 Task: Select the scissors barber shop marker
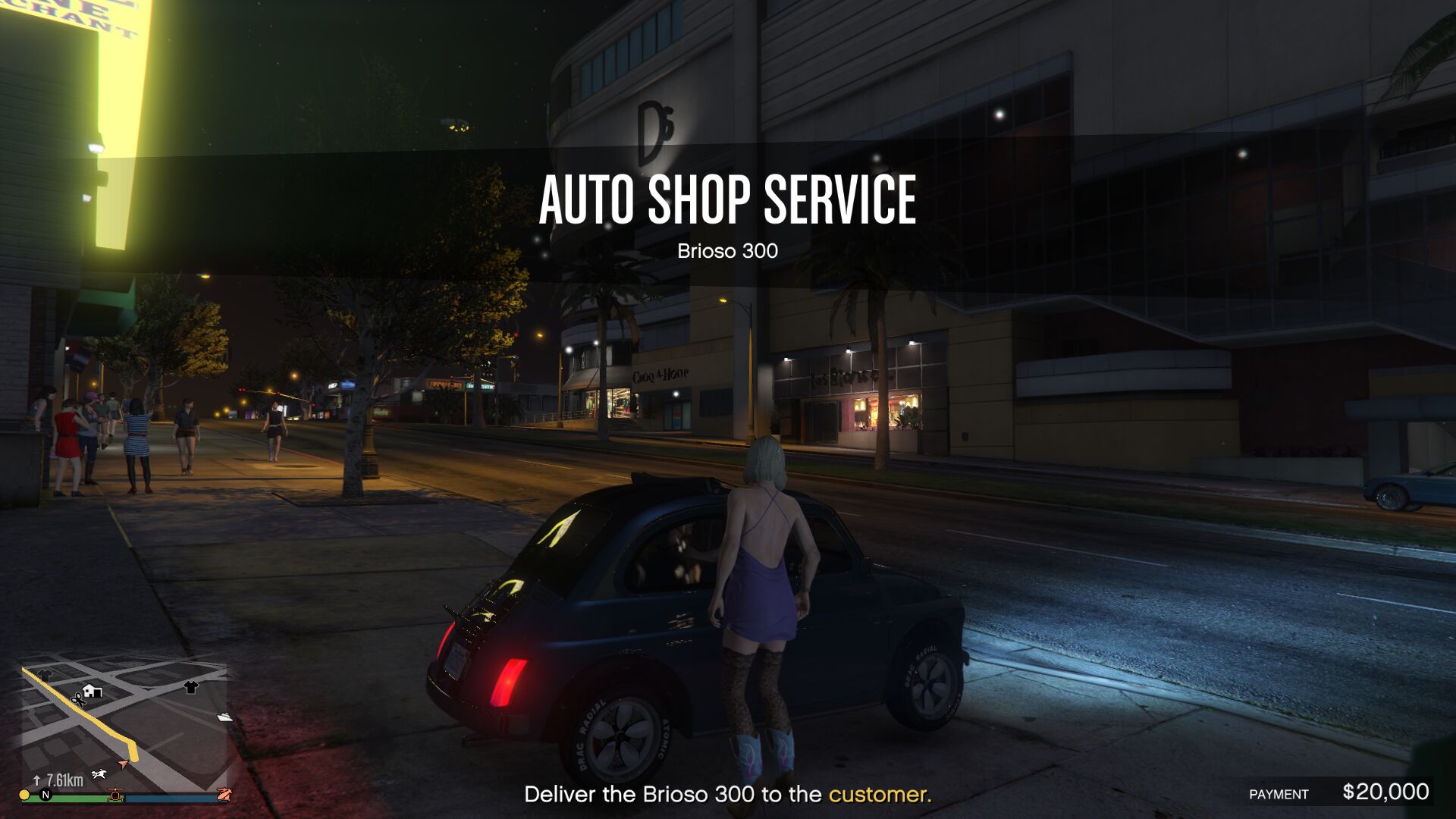click(x=77, y=699)
